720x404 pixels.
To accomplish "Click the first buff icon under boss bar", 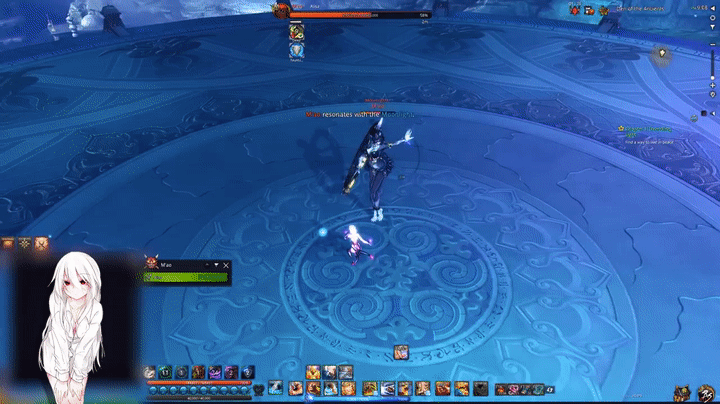I will point(296,30).
